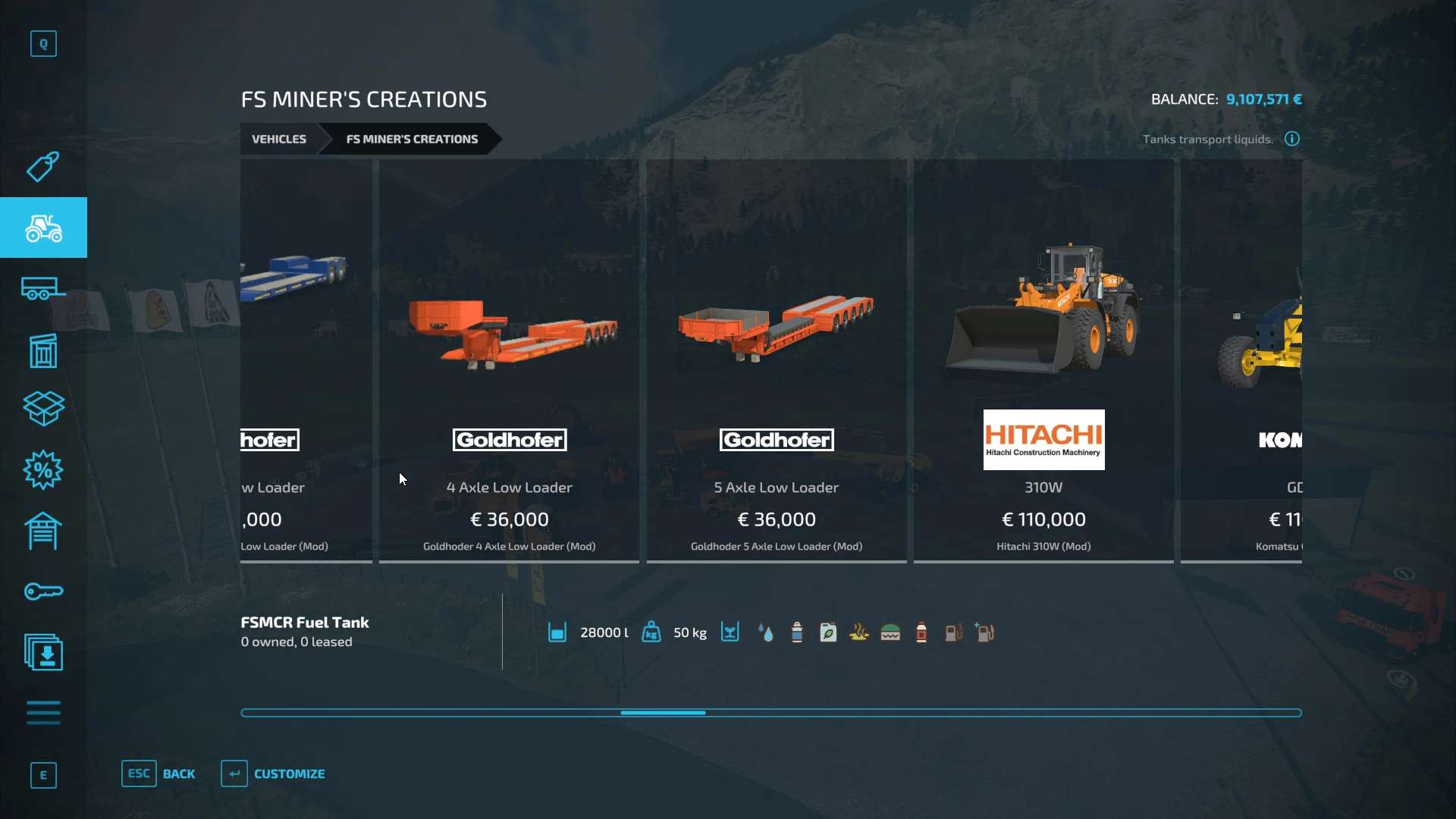
Task: Switch to the FS MINER'S CREATIONS tab
Action: (412, 139)
